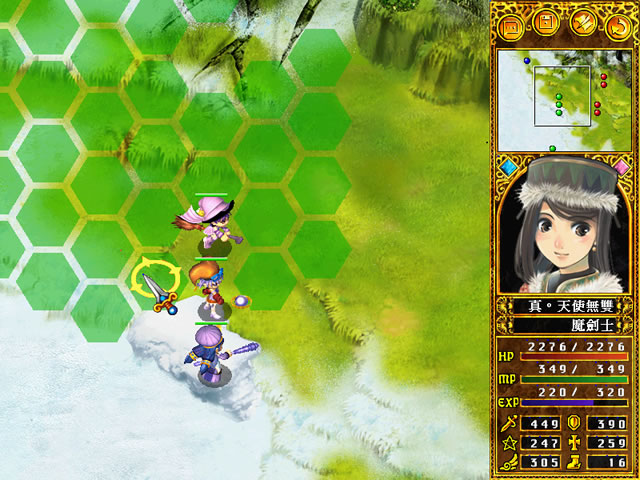
Task: Select the pink-hat witch unit on the grid
Action: (x=212, y=222)
